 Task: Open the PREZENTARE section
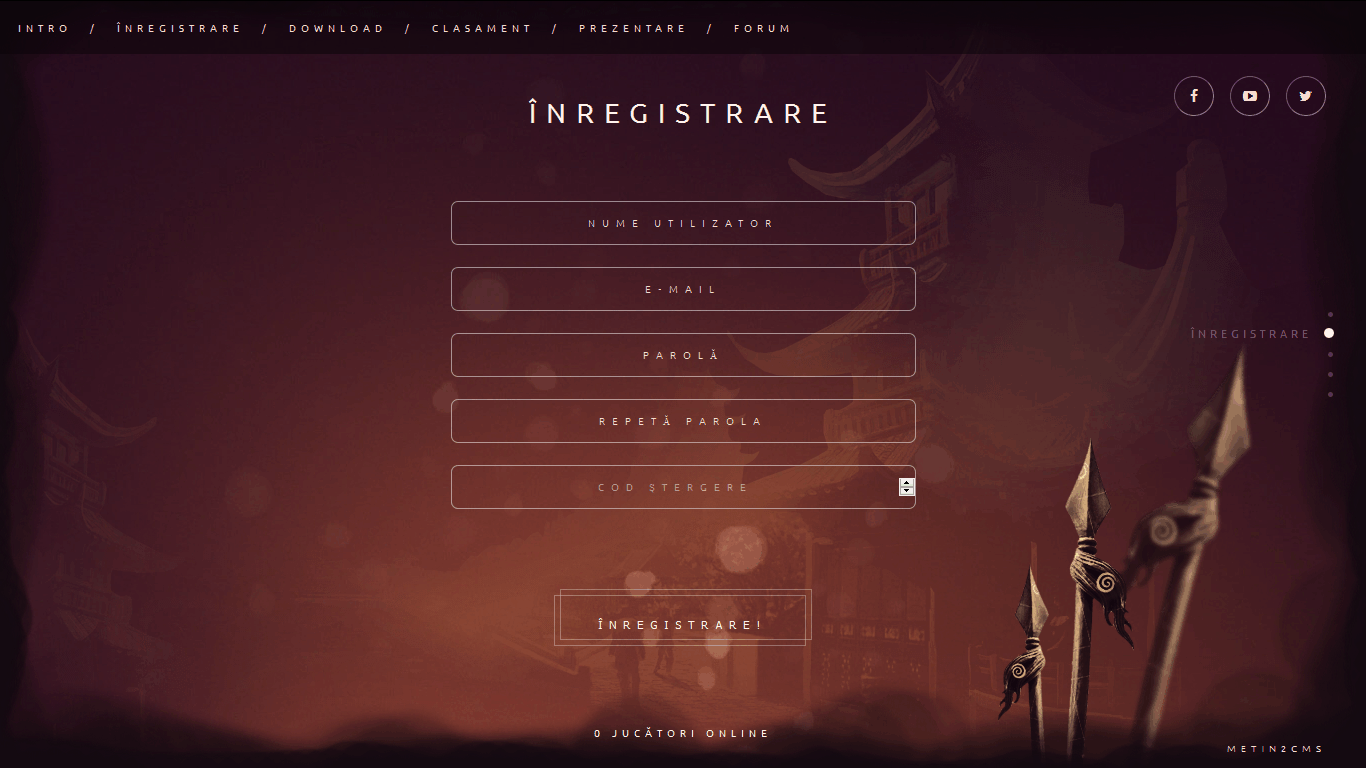coord(633,28)
